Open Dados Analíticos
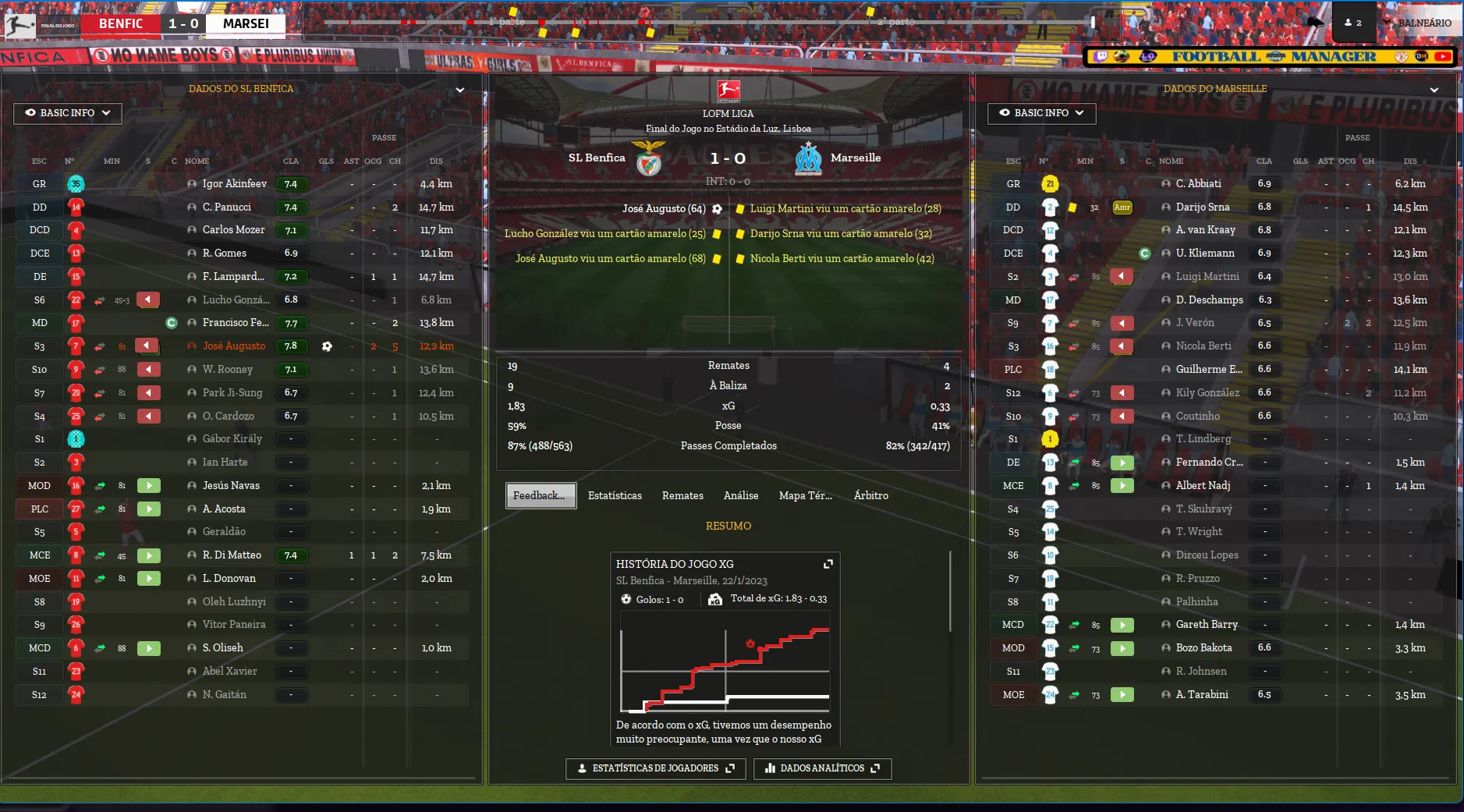 click(x=822, y=768)
